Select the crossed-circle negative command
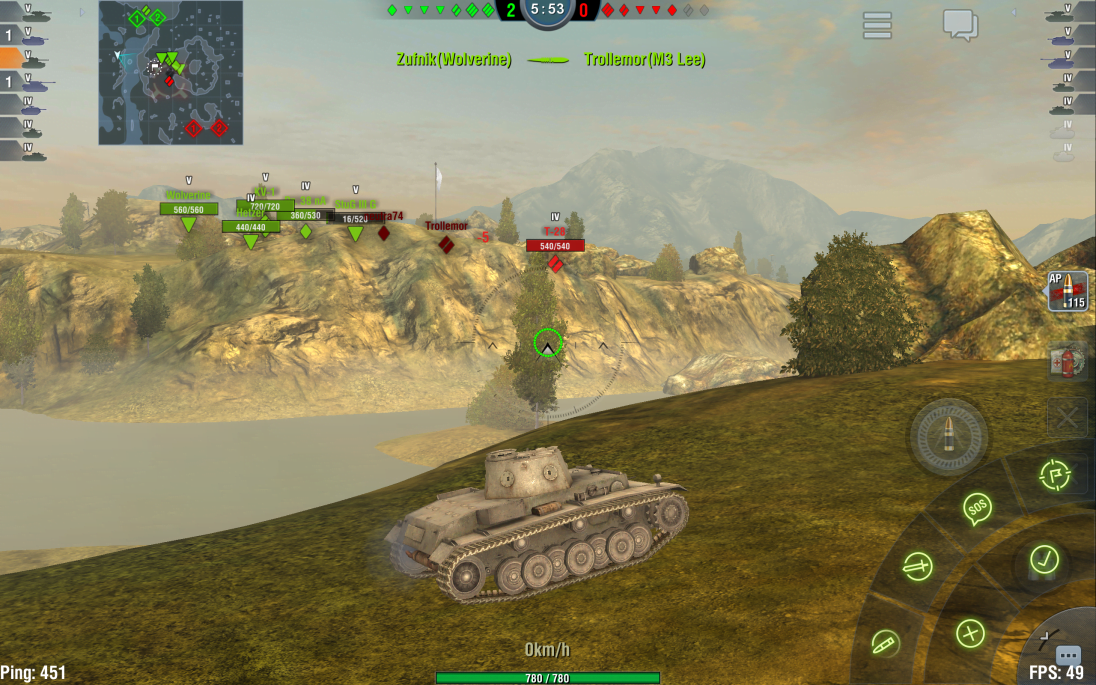The image size is (1096, 685). [970, 632]
